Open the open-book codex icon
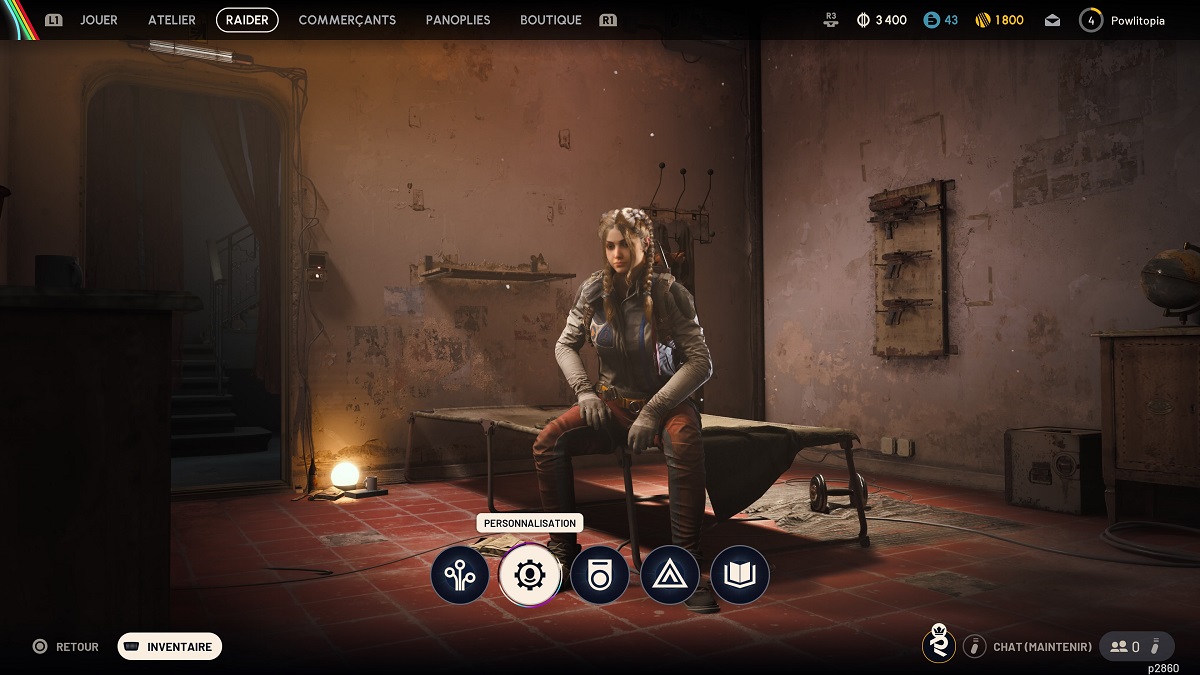Viewport: 1200px width, 675px height. (740, 575)
